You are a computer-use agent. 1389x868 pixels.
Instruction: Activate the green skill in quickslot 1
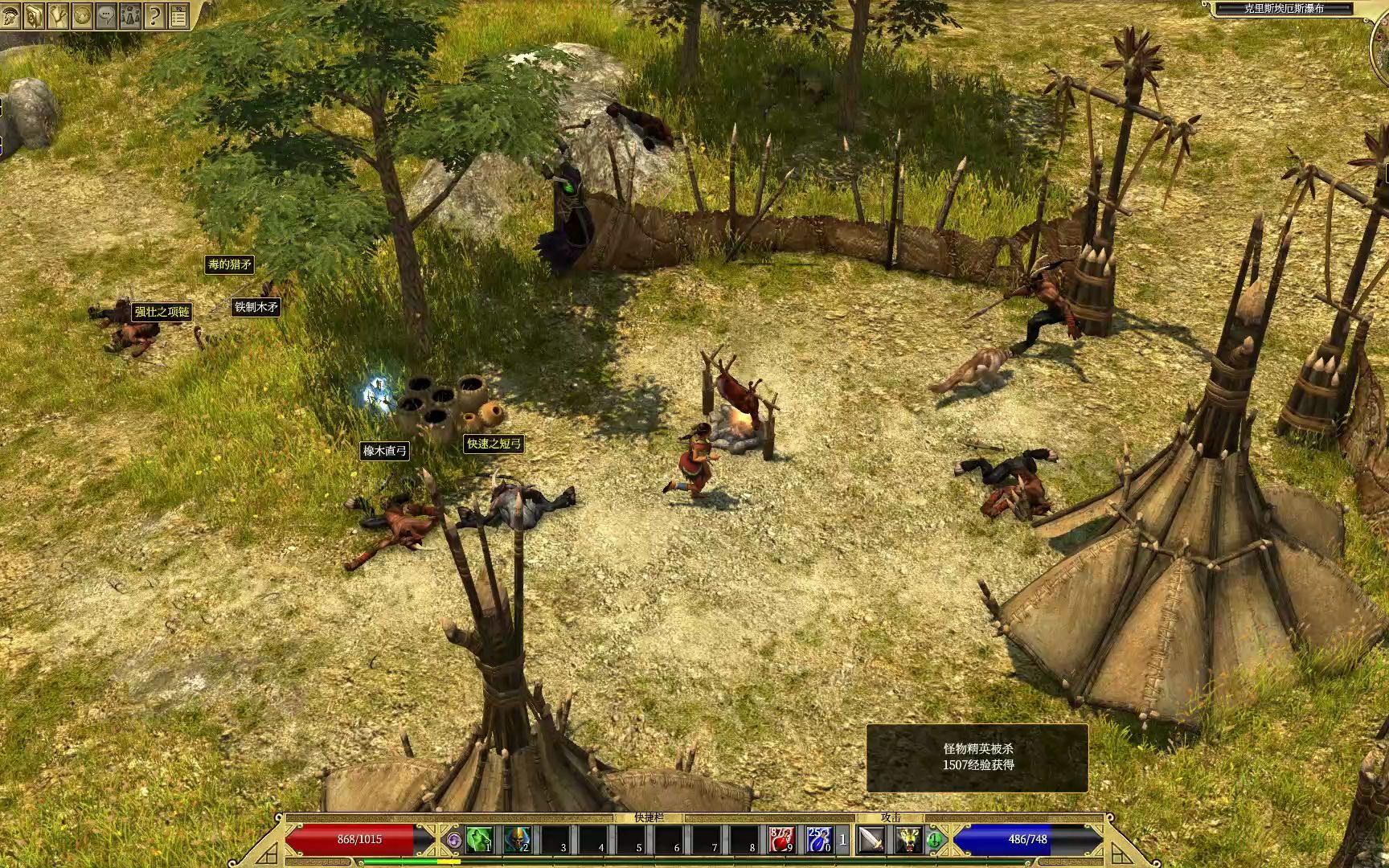(x=479, y=840)
